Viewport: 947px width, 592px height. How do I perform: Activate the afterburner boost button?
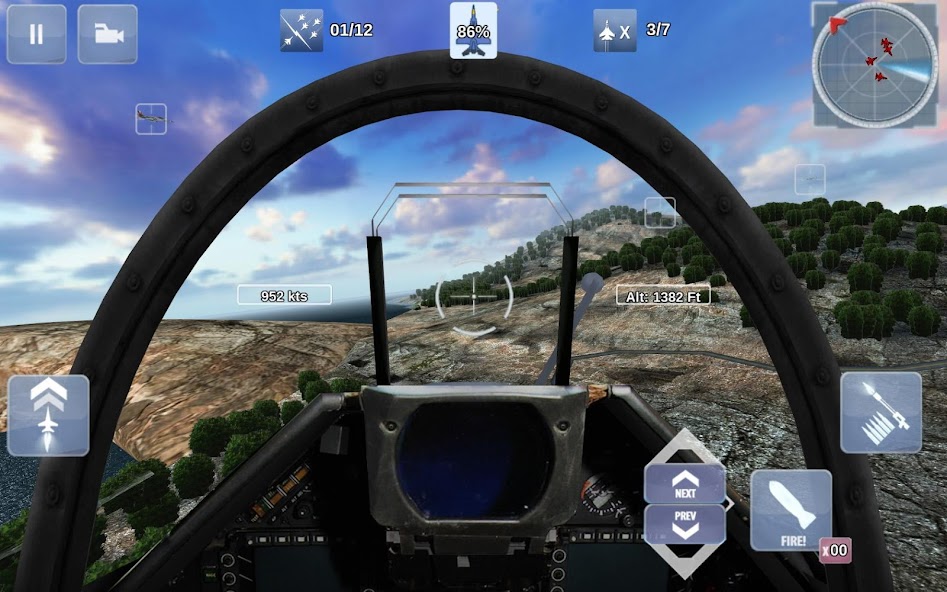(x=48, y=415)
